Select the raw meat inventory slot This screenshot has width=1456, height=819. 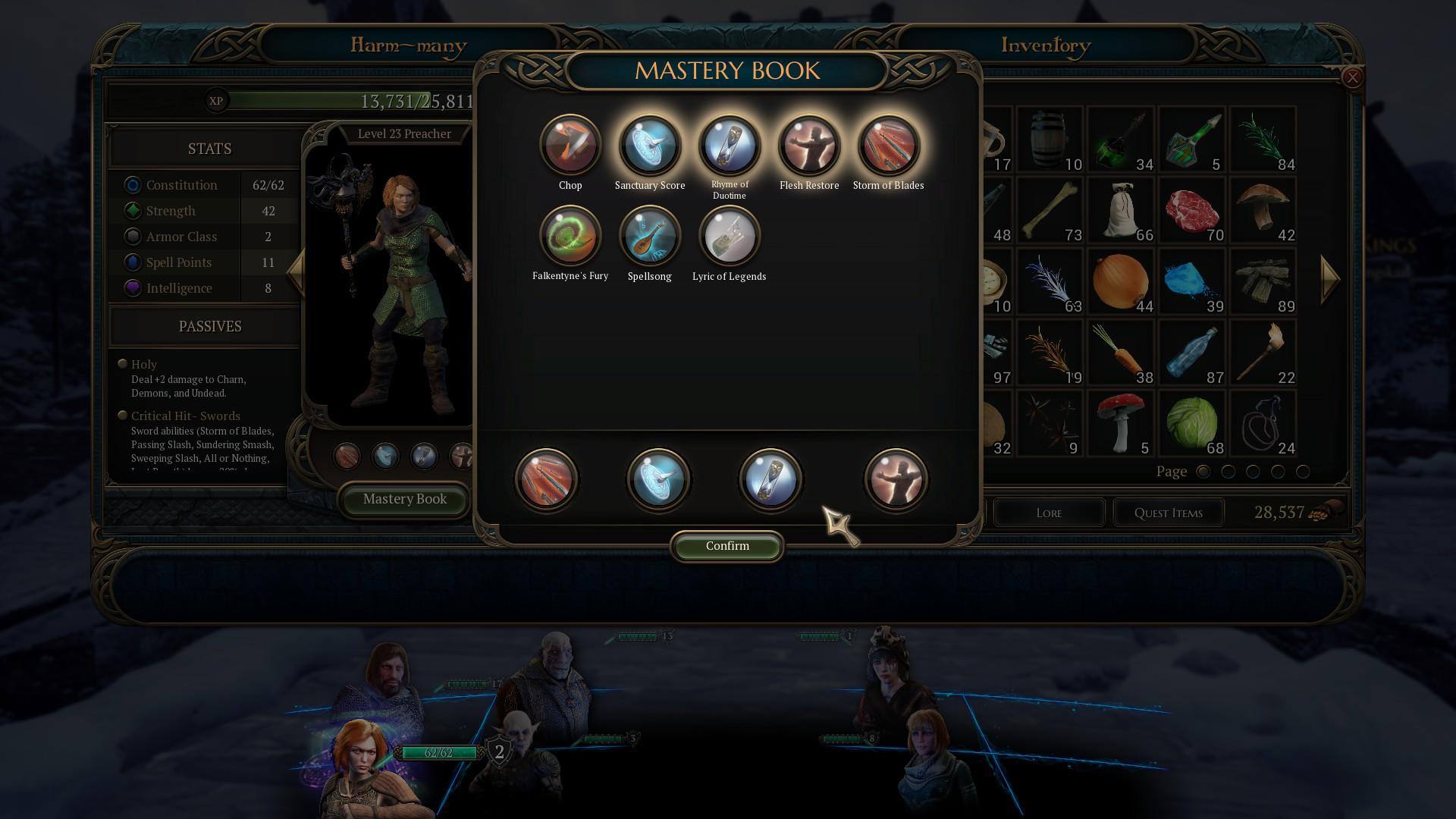pos(1191,211)
